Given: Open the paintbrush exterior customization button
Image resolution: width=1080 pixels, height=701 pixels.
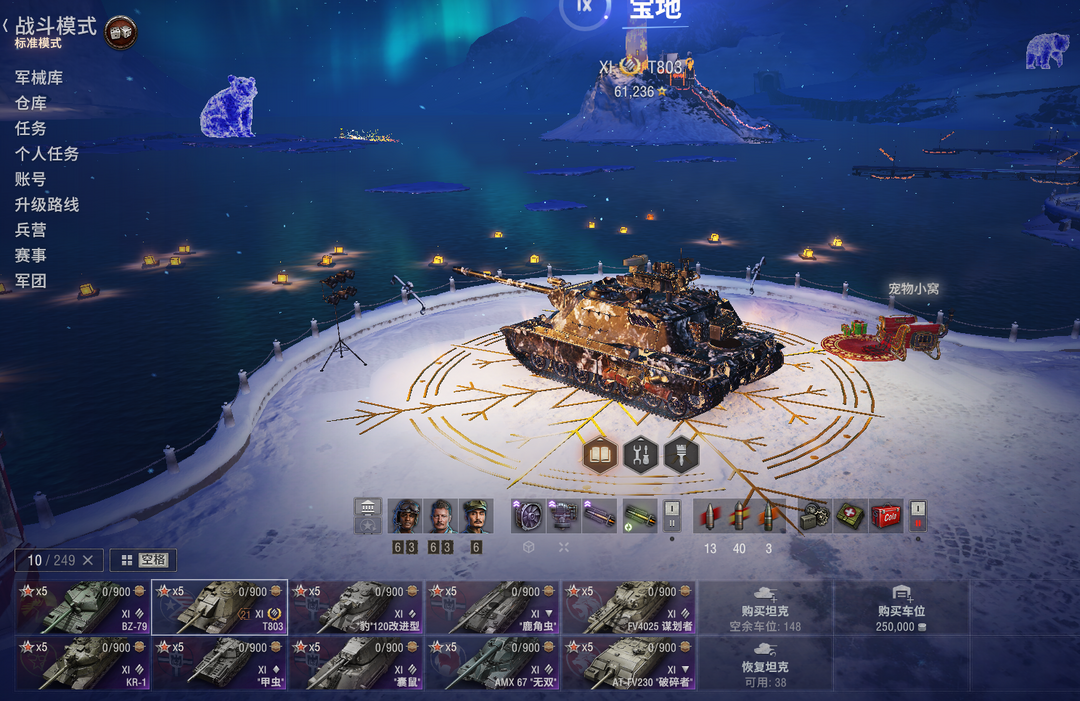Looking at the screenshot, I should (x=681, y=456).
